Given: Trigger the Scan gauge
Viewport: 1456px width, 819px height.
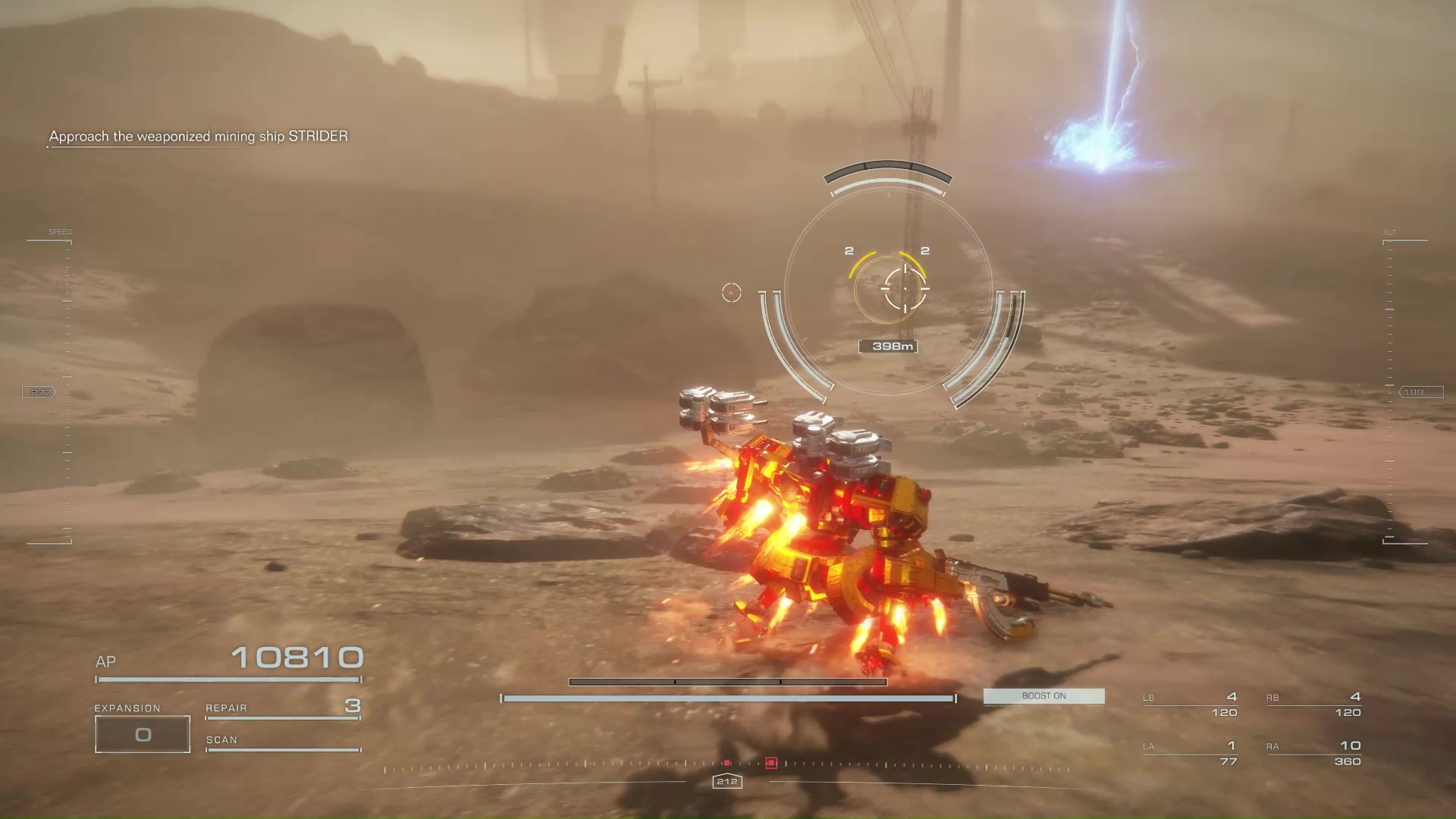Looking at the screenshot, I should (x=282, y=742).
